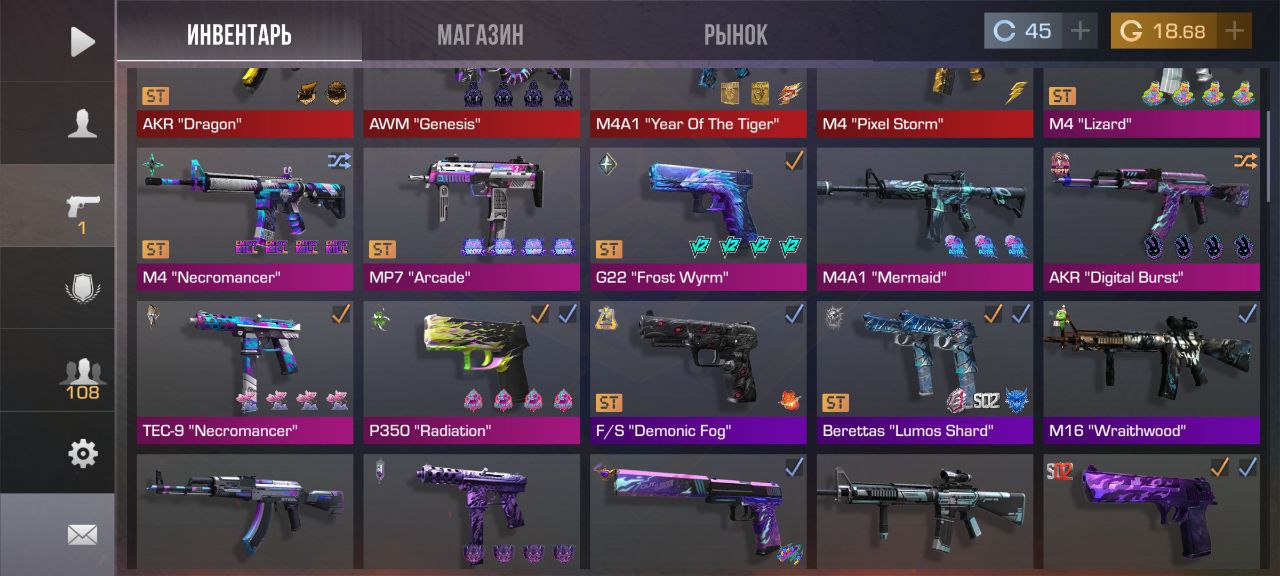This screenshot has width=1280, height=576.
Task: Pick the M4A1 "Mermaid" skin
Action: tap(925, 219)
